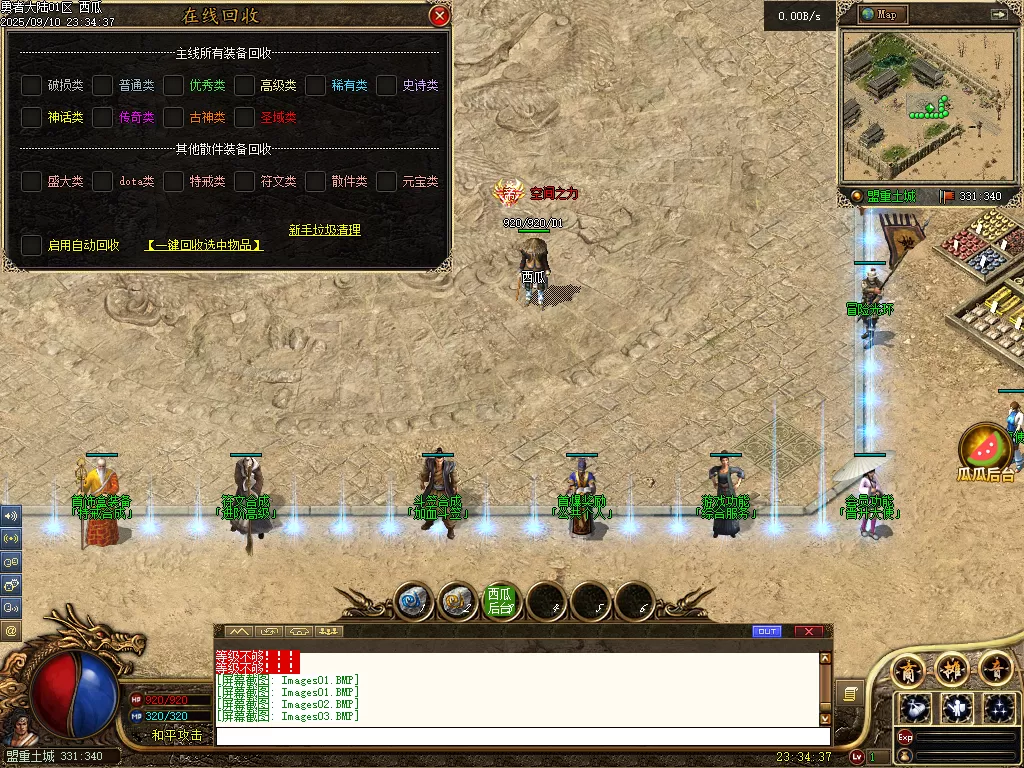Toggle the 和平攻击 attack mode
The width and height of the screenshot is (1024, 768).
coord(177,735)
